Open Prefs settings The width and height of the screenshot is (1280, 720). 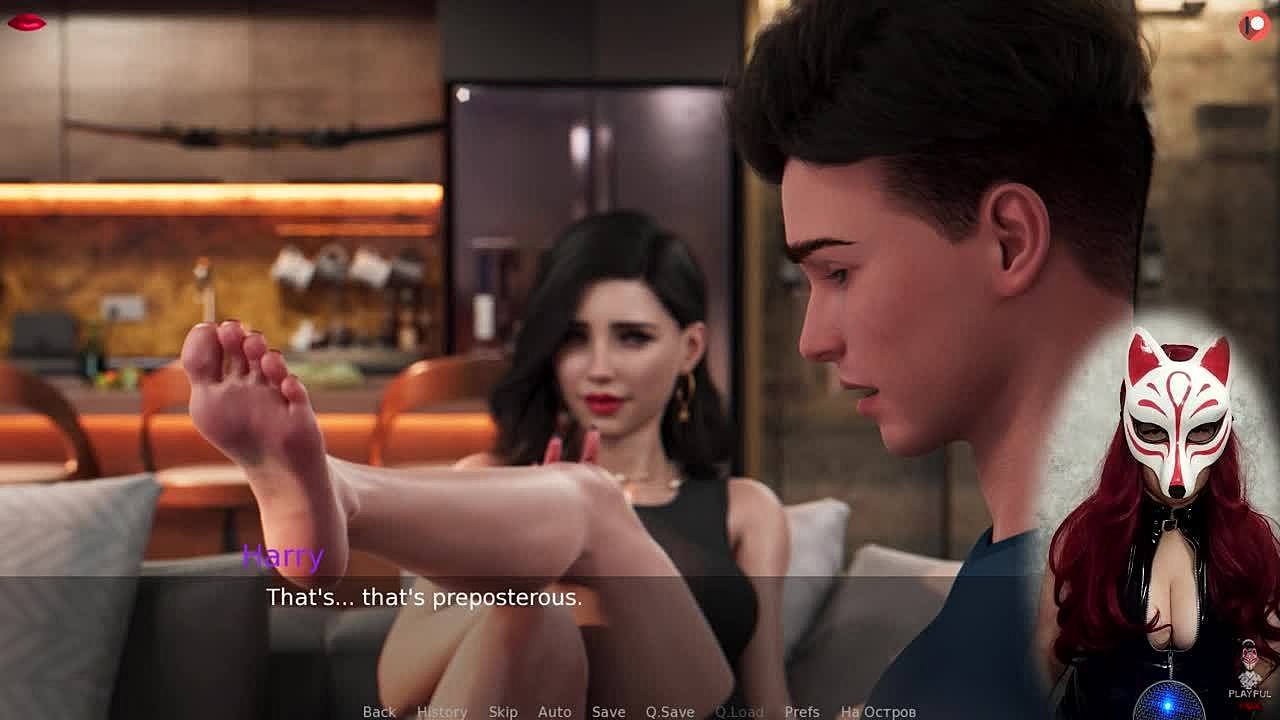pyautogui.click(x=802, y=711)
